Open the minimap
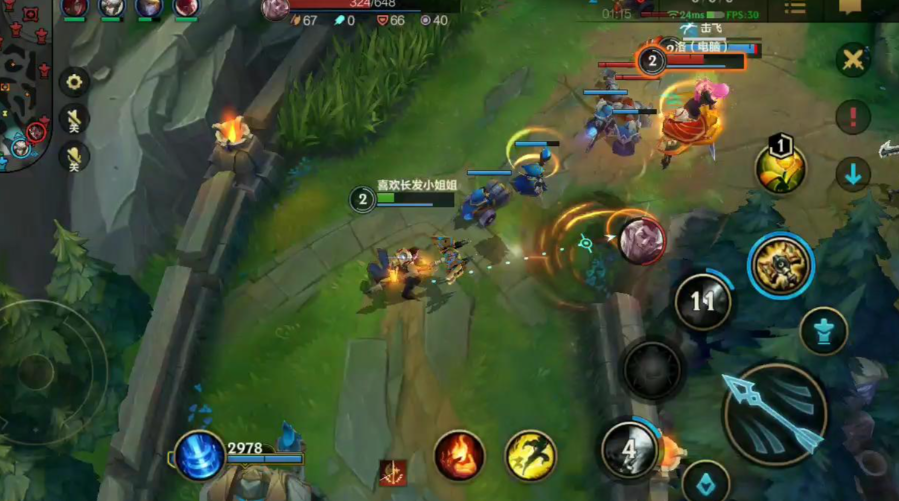Image resolution: width=899 pixels, height=501 pixels. 22,85
